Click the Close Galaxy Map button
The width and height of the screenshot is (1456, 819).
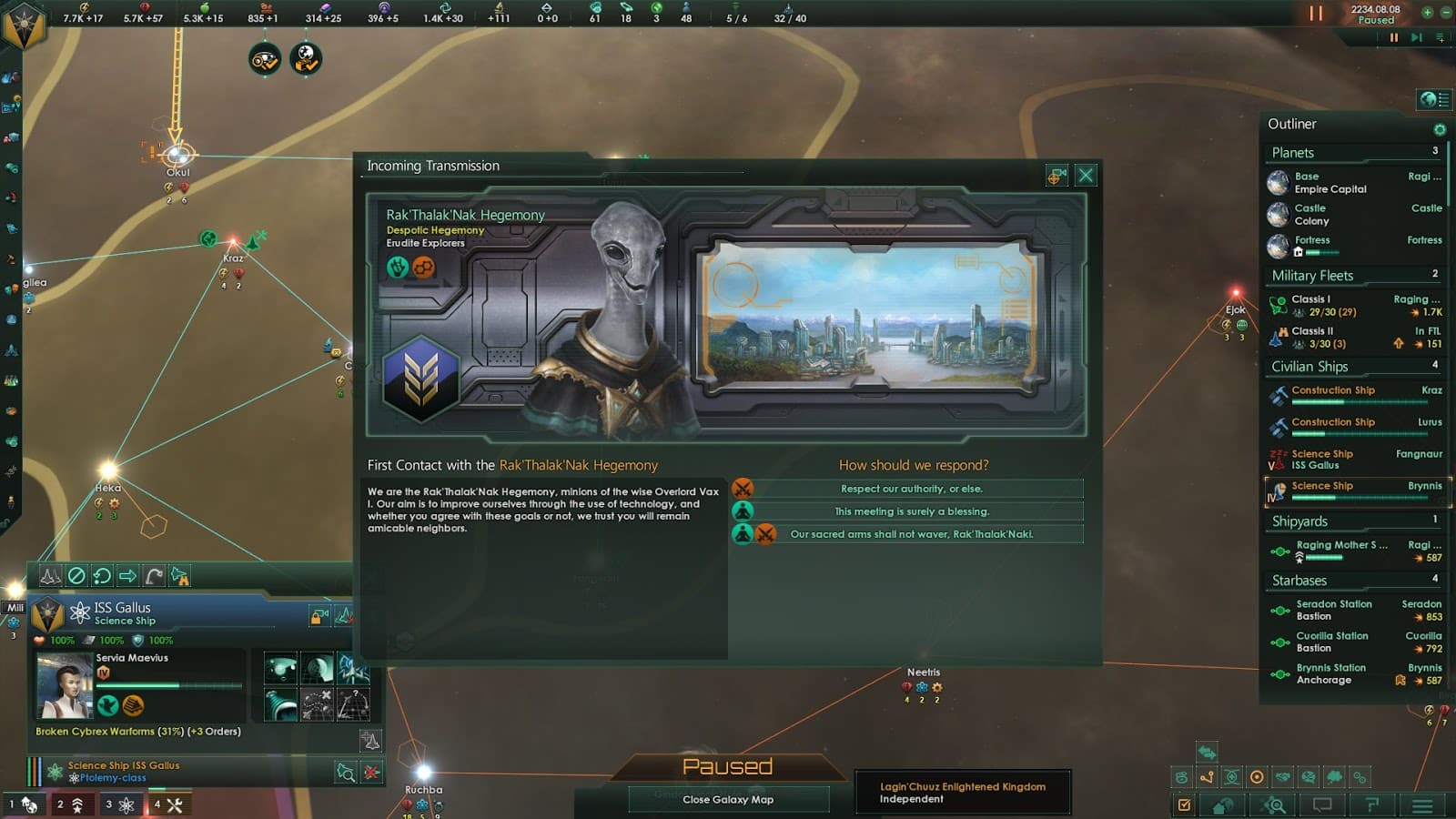[728, 800]
